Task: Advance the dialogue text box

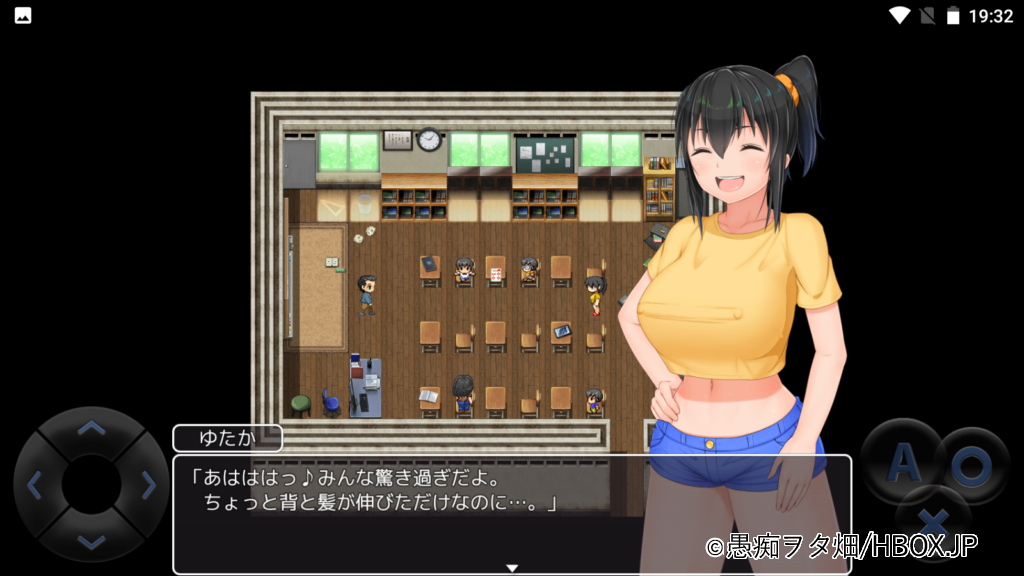Action: click(x=512, y=514)
